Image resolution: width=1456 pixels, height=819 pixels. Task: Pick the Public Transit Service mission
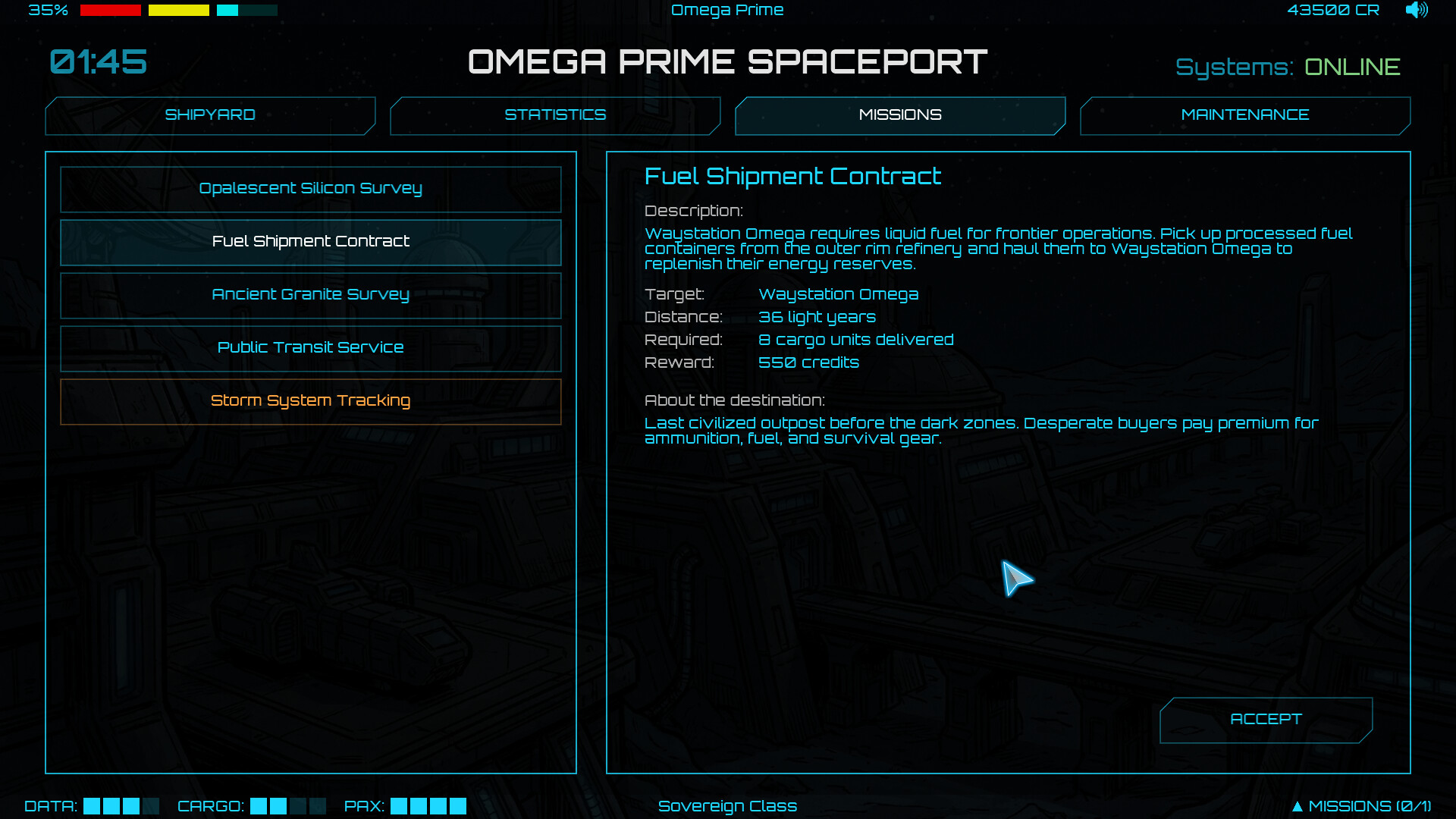point(310,348)
